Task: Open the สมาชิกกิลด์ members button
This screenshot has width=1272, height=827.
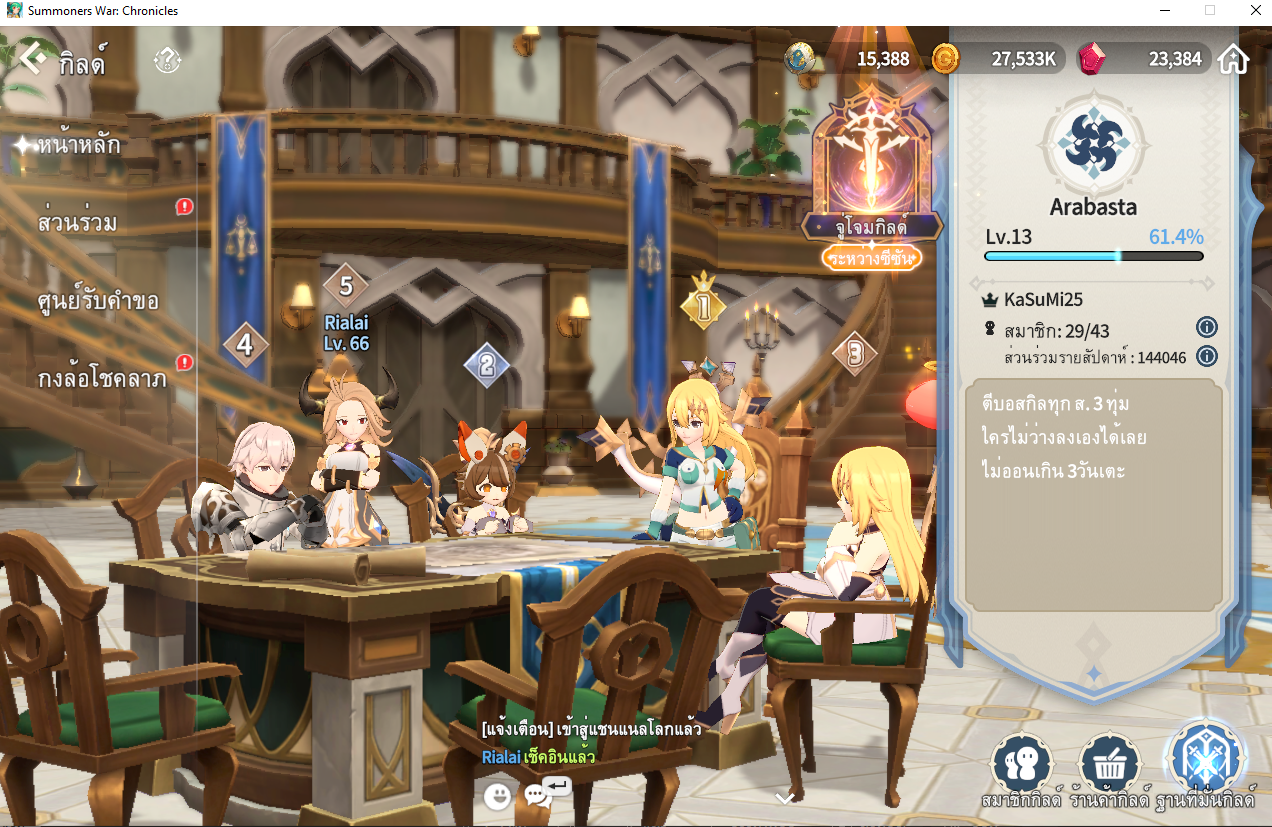Action: (x=1021, y=768)
